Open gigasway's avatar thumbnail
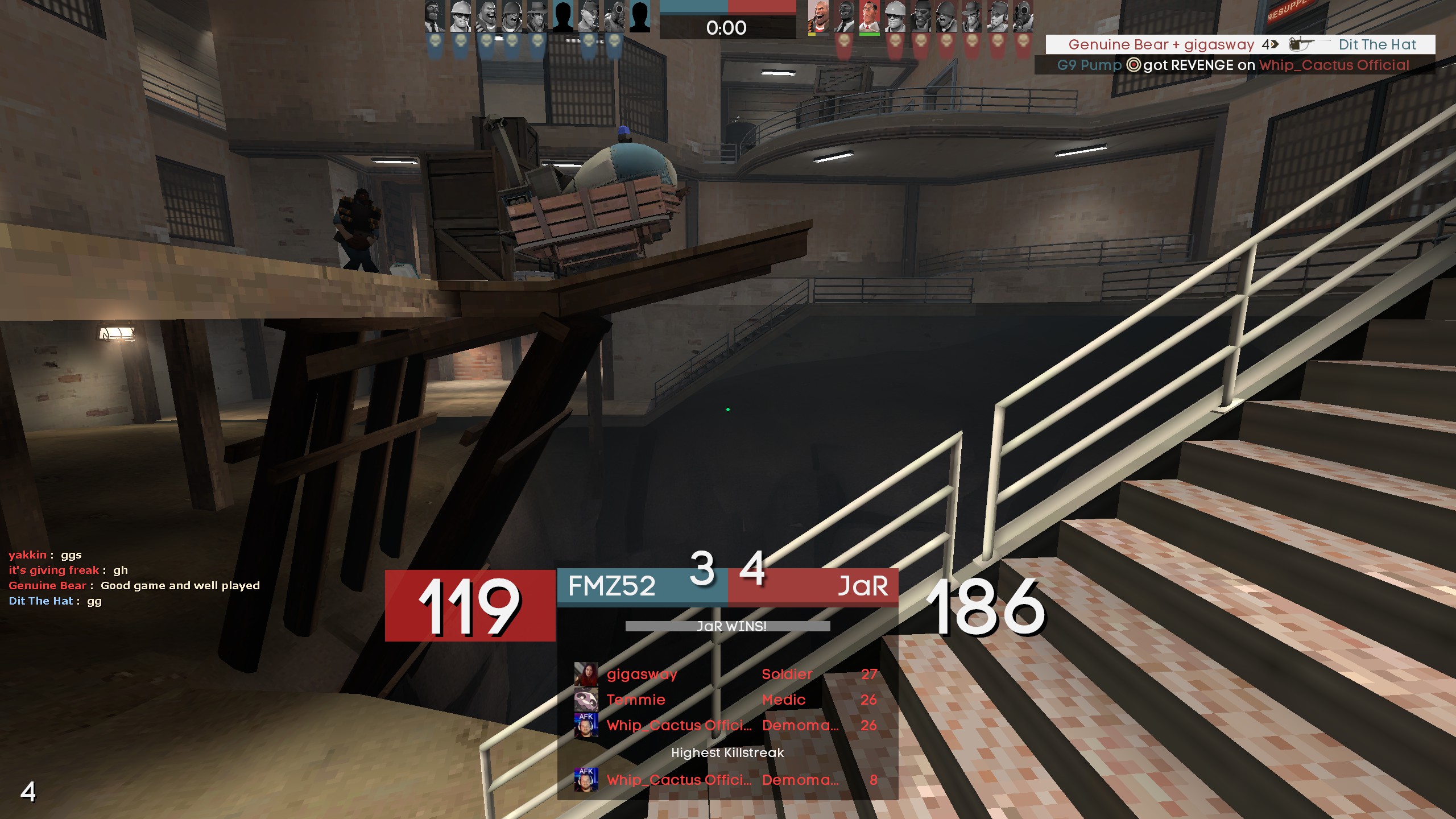 click(x=586, y=675)
